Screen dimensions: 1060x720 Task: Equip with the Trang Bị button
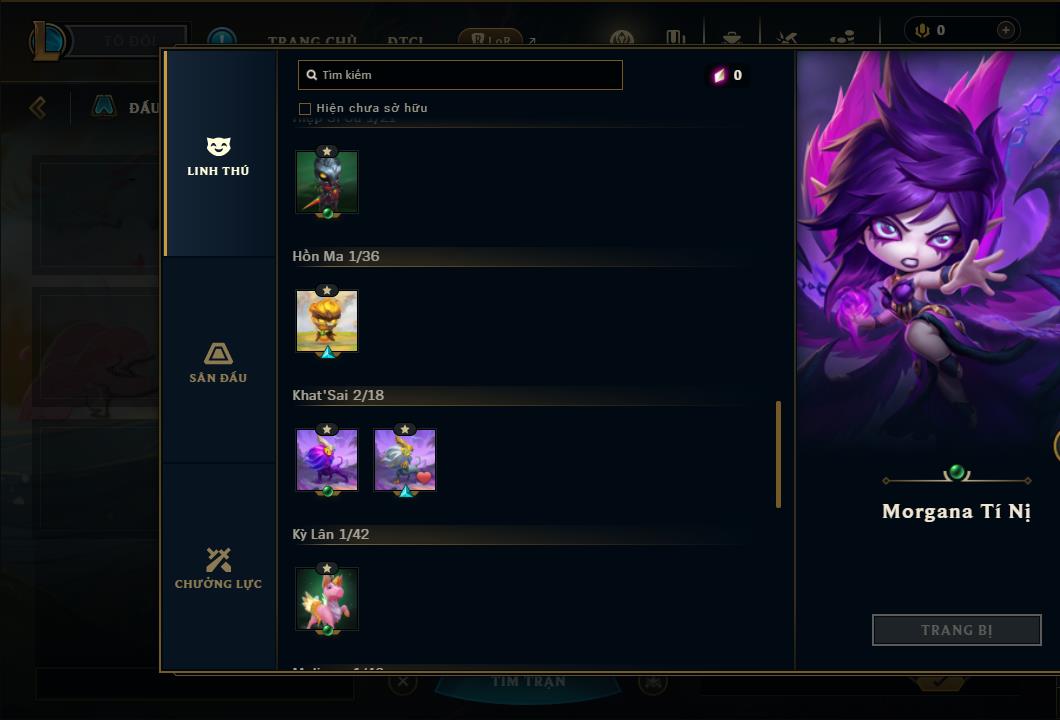click(956, 630)
